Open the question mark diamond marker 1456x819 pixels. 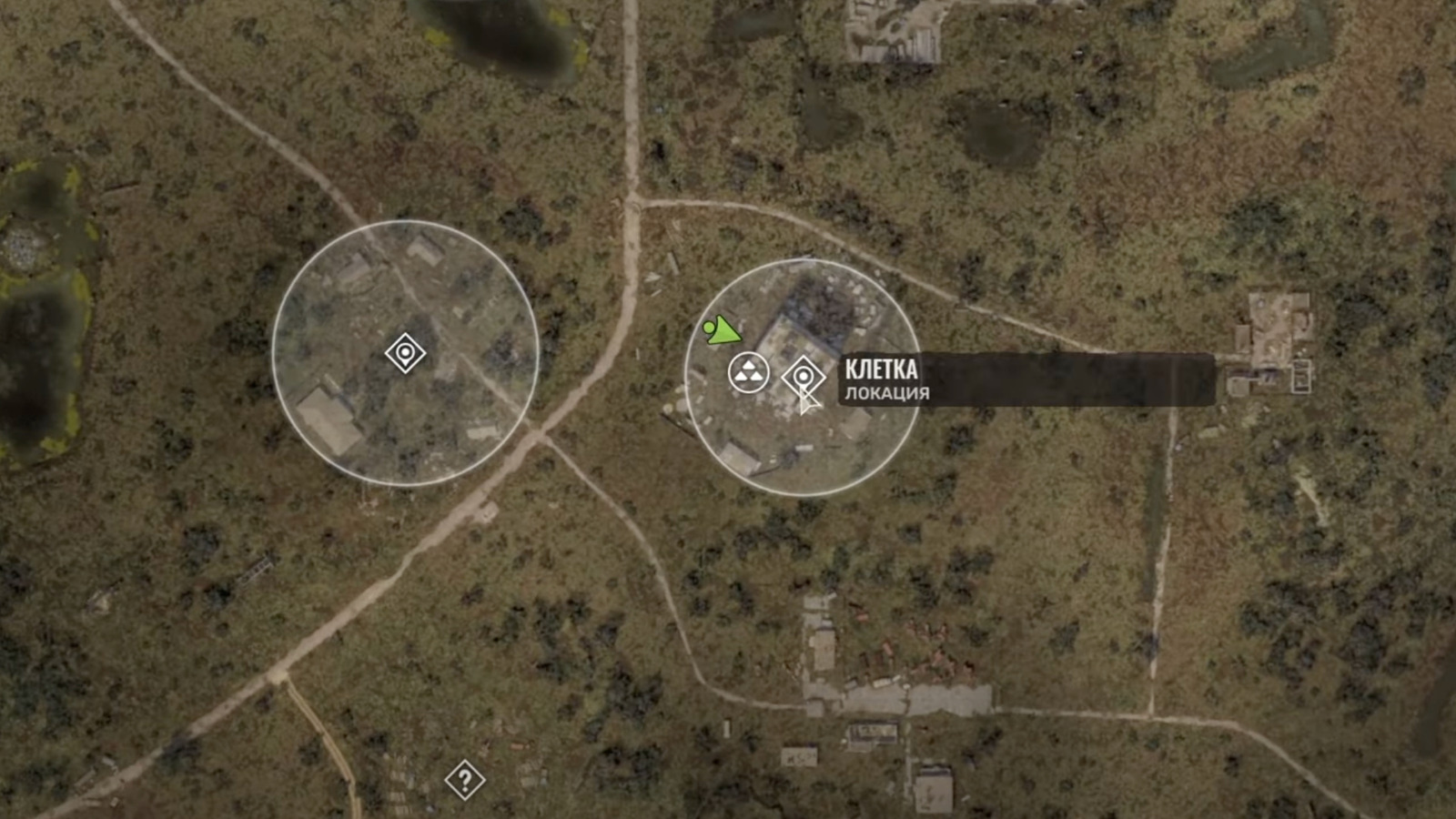click(464, 780)
